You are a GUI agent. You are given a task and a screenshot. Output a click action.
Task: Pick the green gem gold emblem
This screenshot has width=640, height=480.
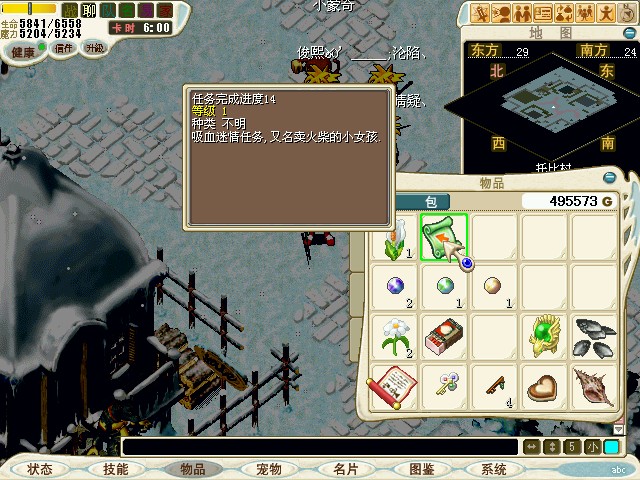tap(544, 337)
